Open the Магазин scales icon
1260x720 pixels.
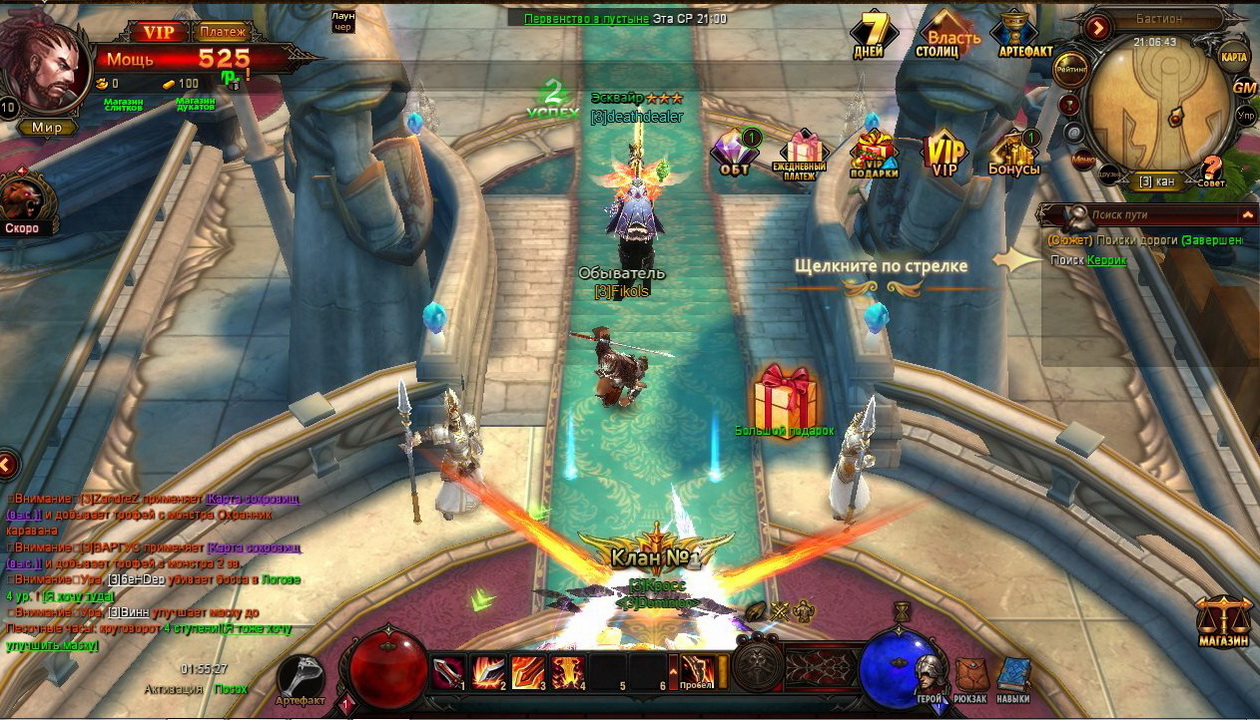tap(1223, 620)
